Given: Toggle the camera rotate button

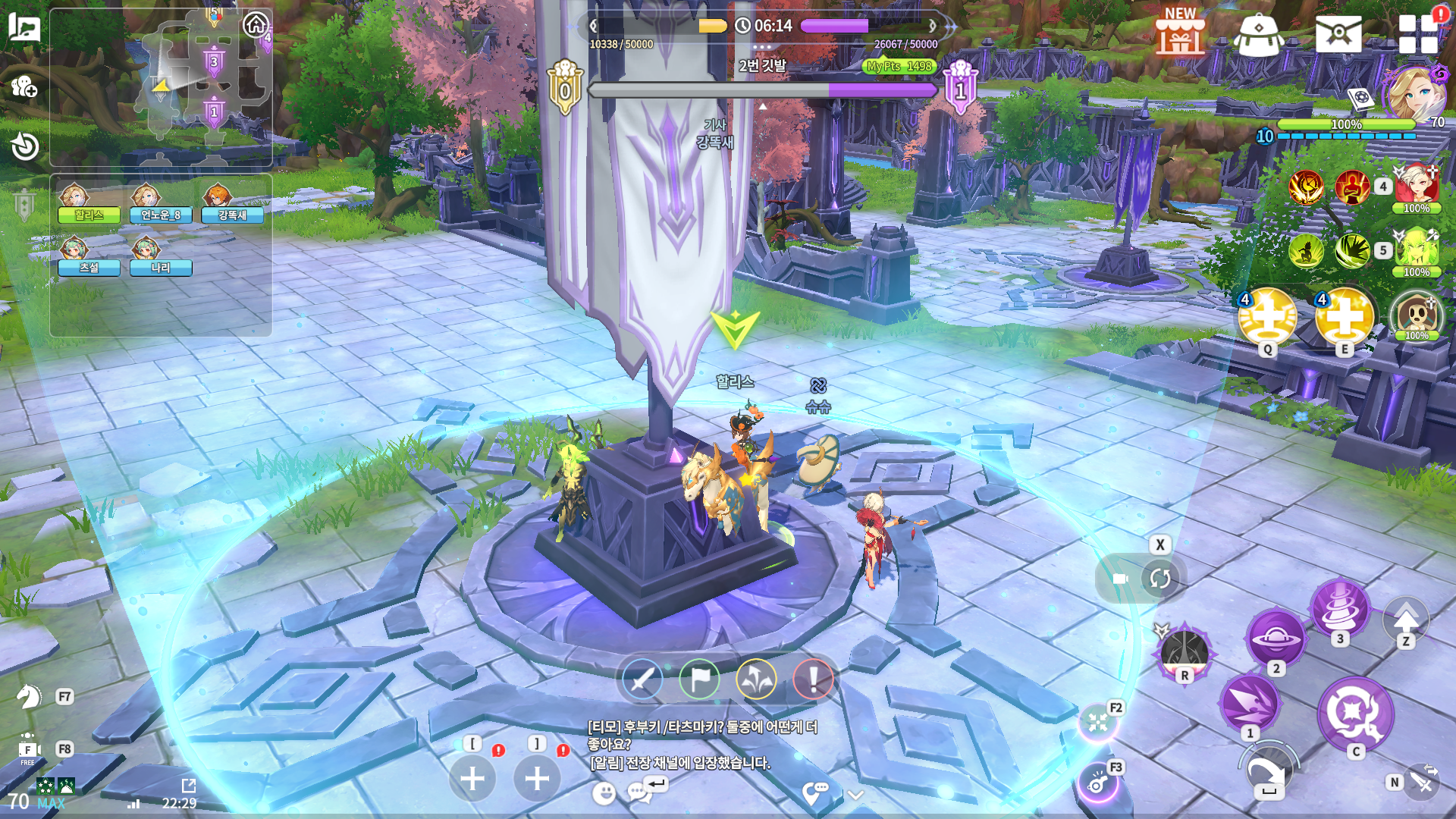Looking at the screenshot, I should [1159, 579].
